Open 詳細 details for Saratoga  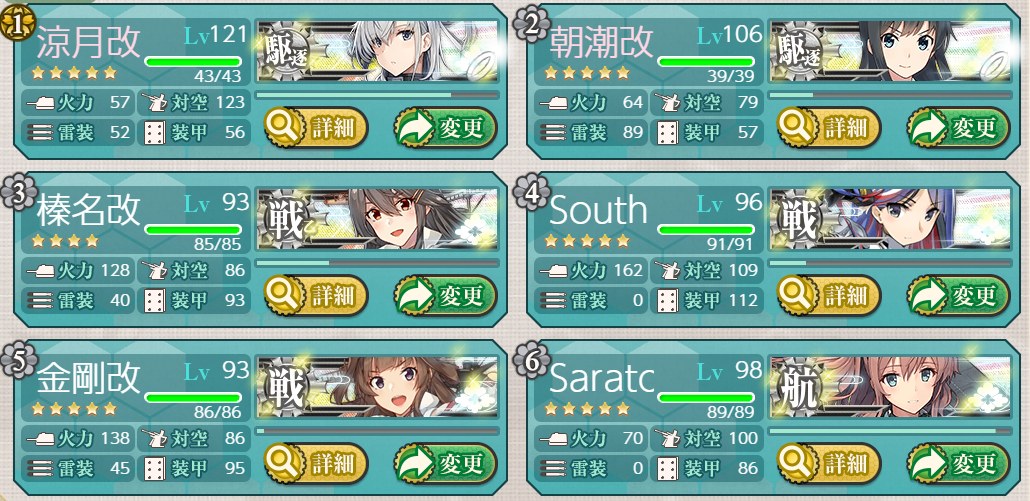point(829,463)
